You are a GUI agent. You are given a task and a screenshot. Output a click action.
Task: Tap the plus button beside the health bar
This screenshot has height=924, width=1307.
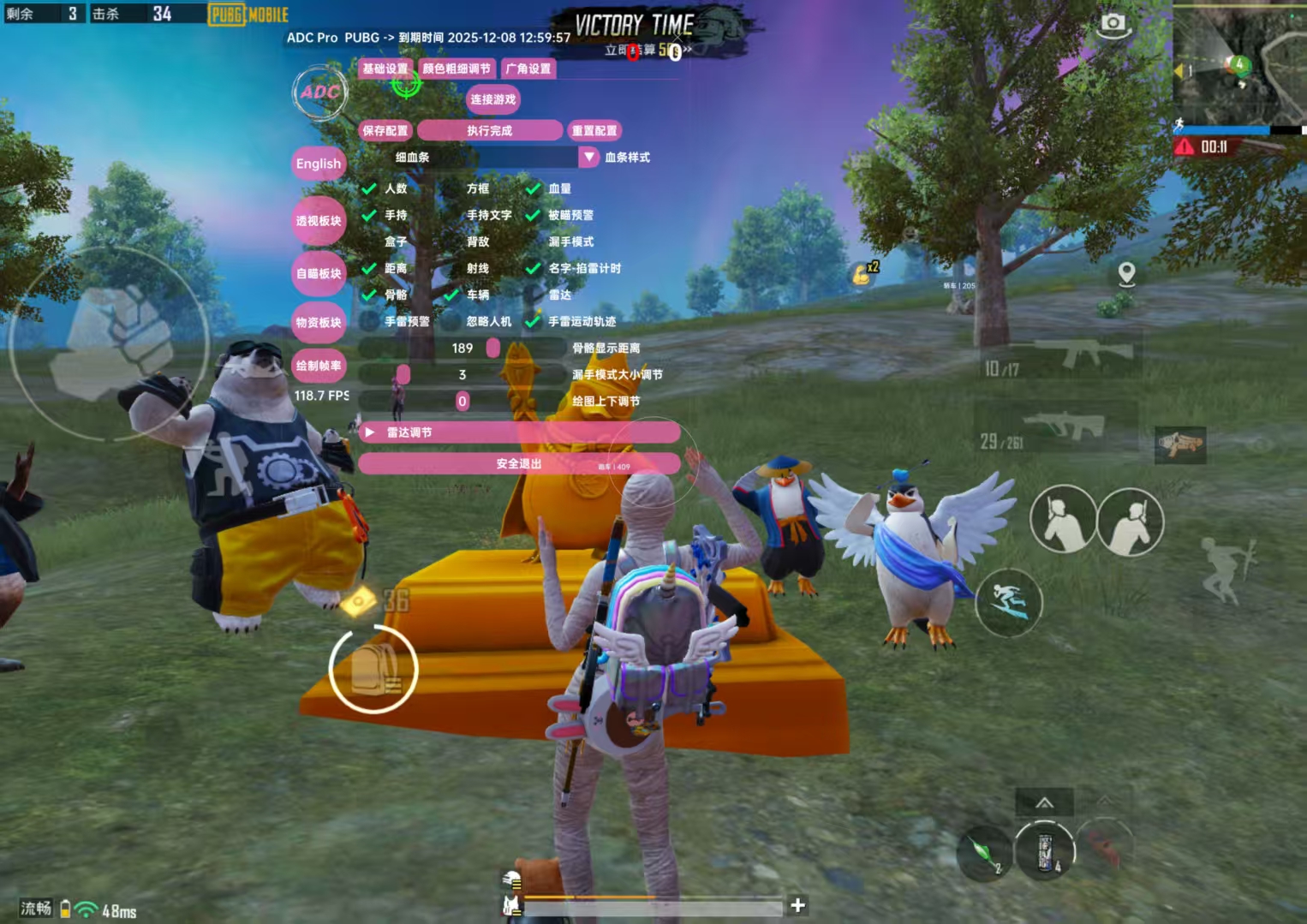coord(797,905)
